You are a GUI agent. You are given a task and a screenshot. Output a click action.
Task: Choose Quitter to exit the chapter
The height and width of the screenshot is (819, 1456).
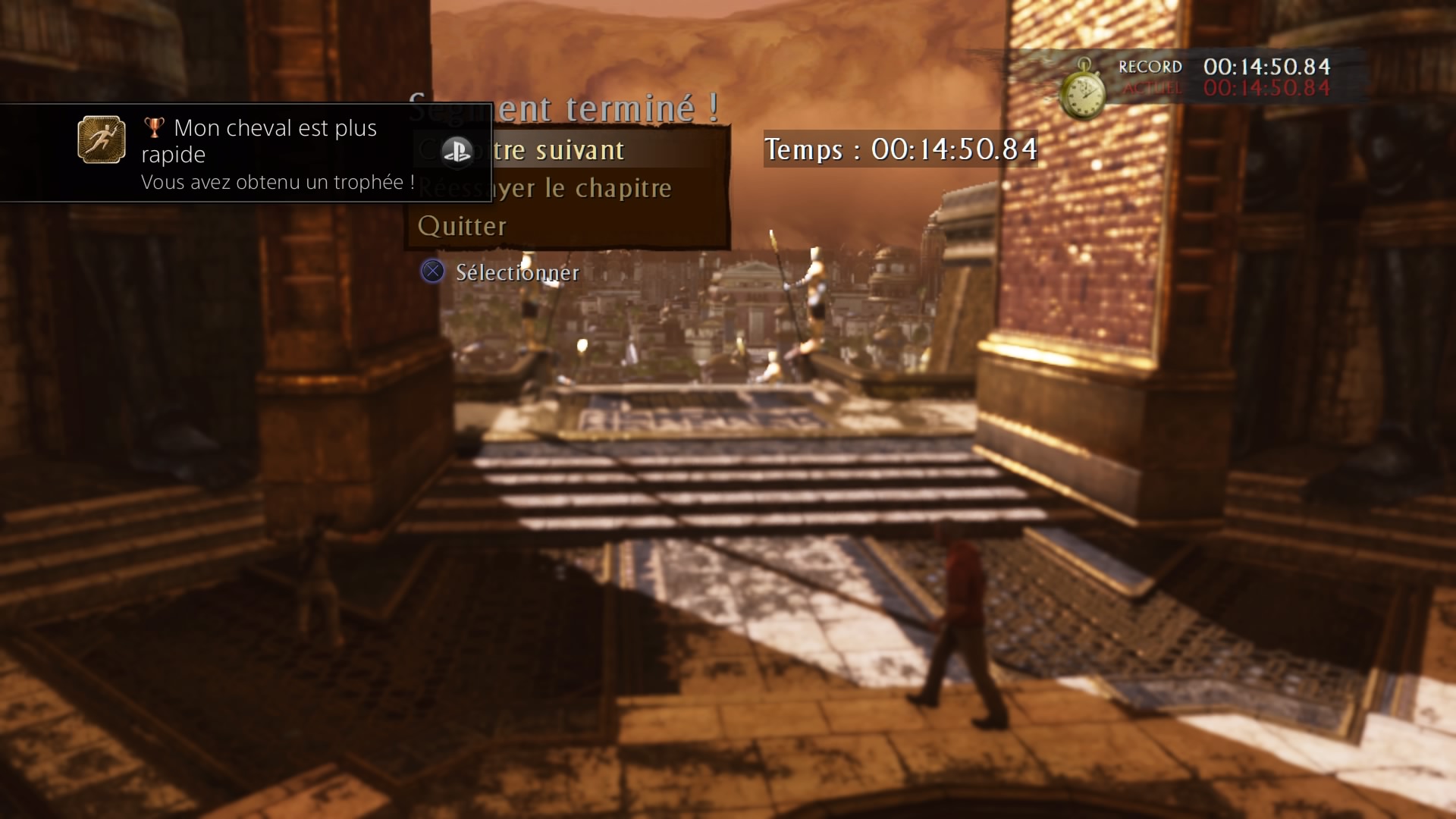[x=461, y=225]
